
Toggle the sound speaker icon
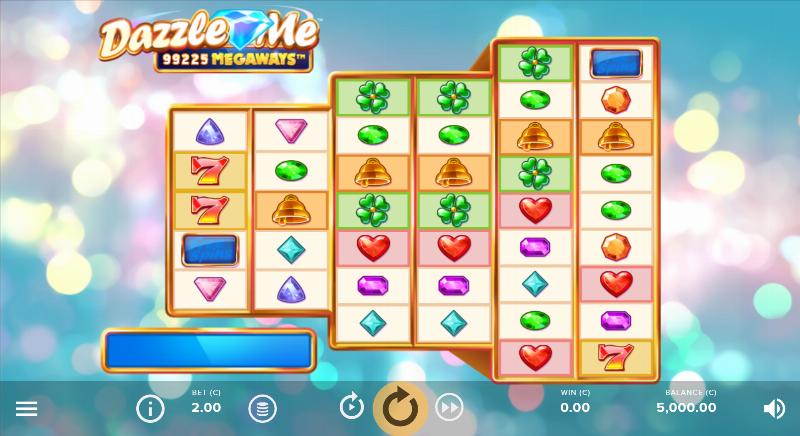point(774,408)
